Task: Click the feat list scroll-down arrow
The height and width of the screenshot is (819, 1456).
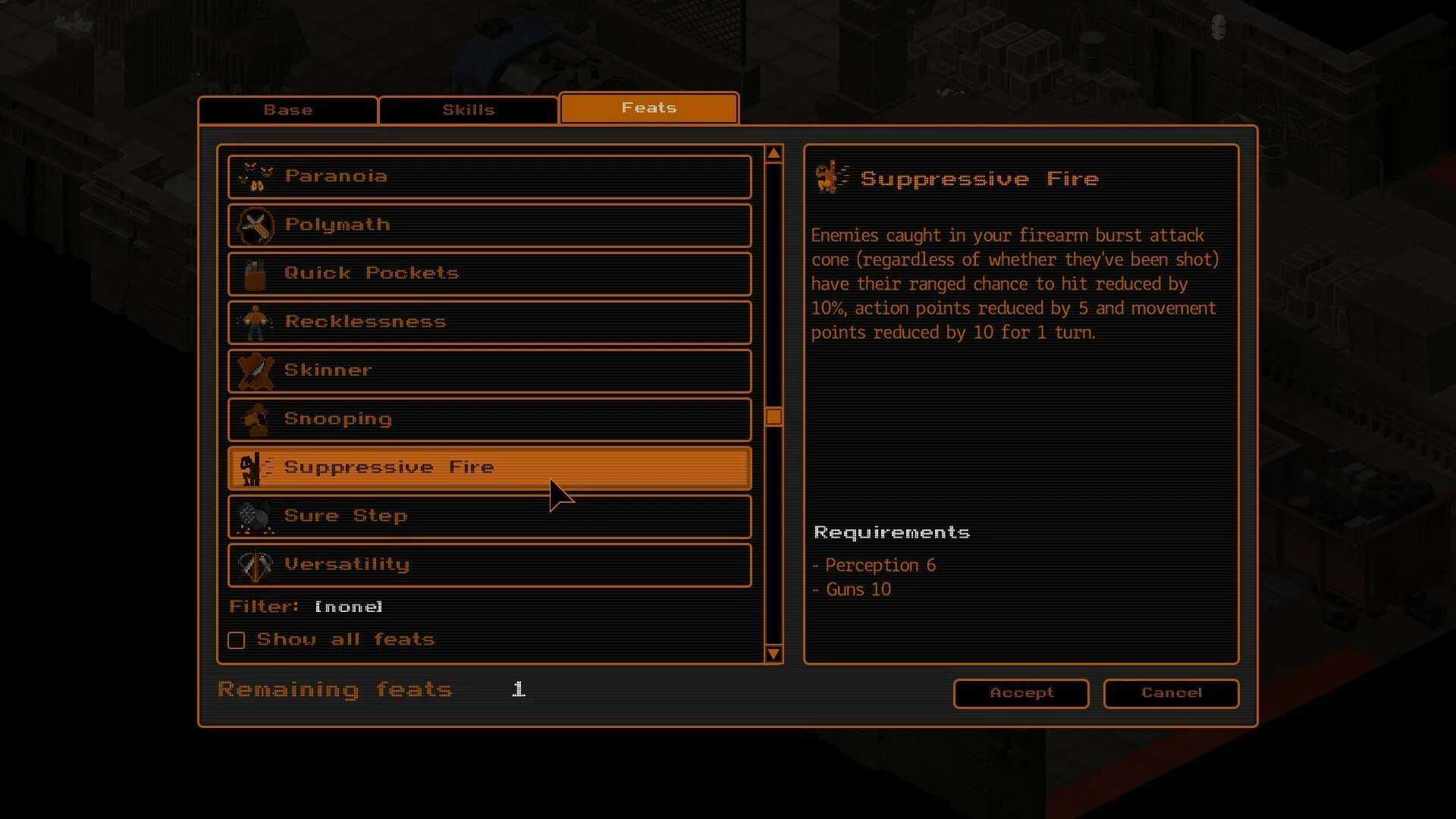Action: (x=773, y=654)
